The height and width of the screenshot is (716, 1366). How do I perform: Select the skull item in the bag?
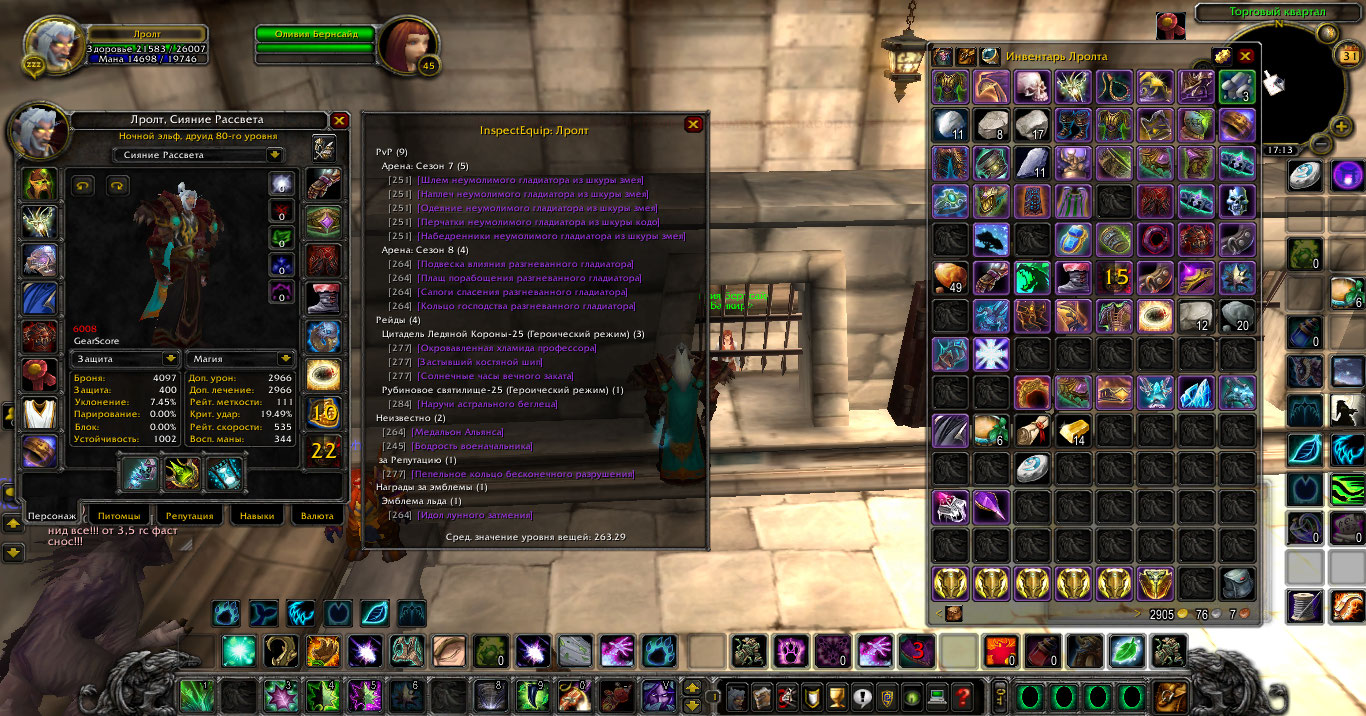coord(1031,87)
